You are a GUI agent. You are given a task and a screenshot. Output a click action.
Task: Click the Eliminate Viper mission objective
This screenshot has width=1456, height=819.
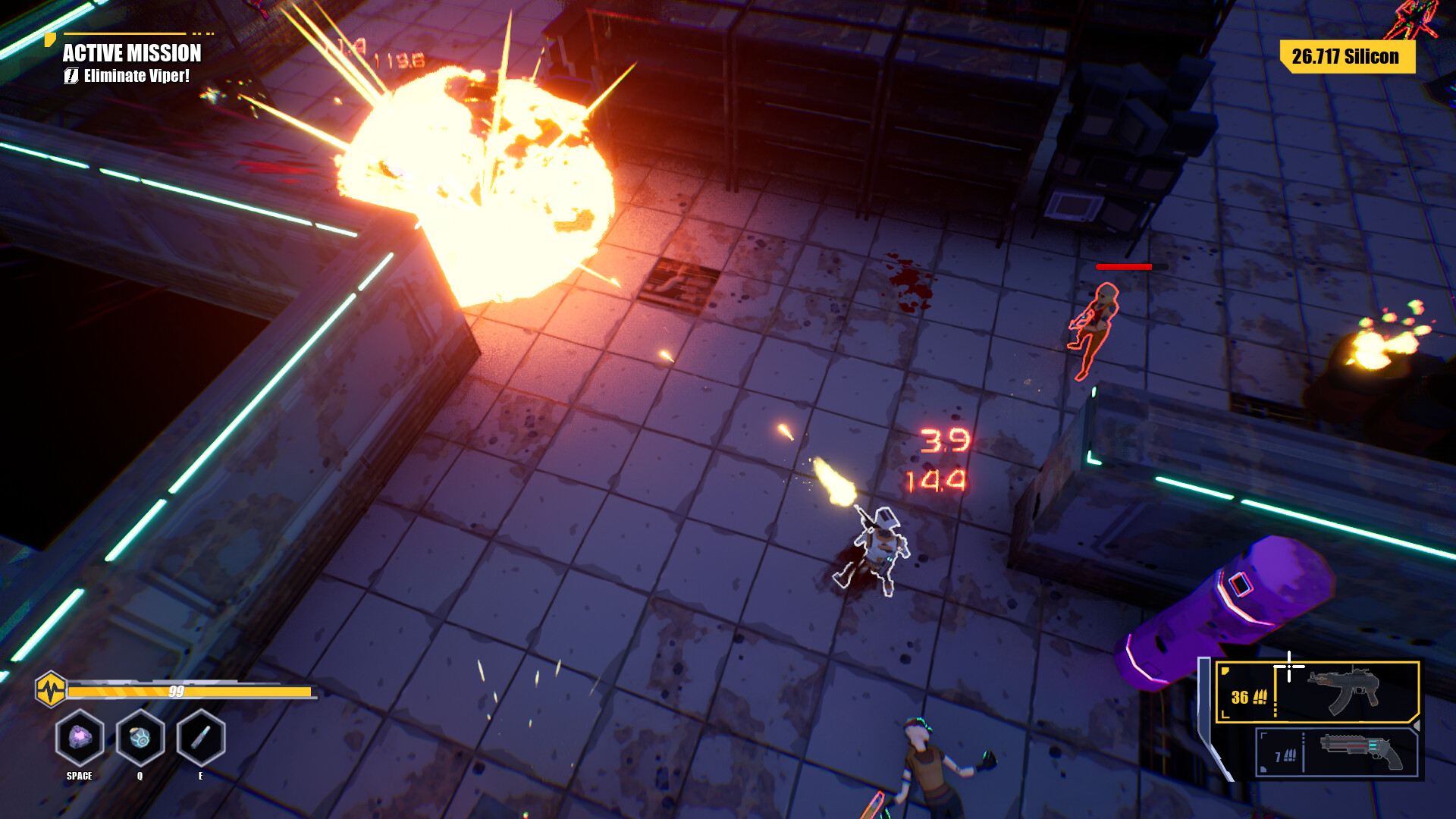click(136, 76)
